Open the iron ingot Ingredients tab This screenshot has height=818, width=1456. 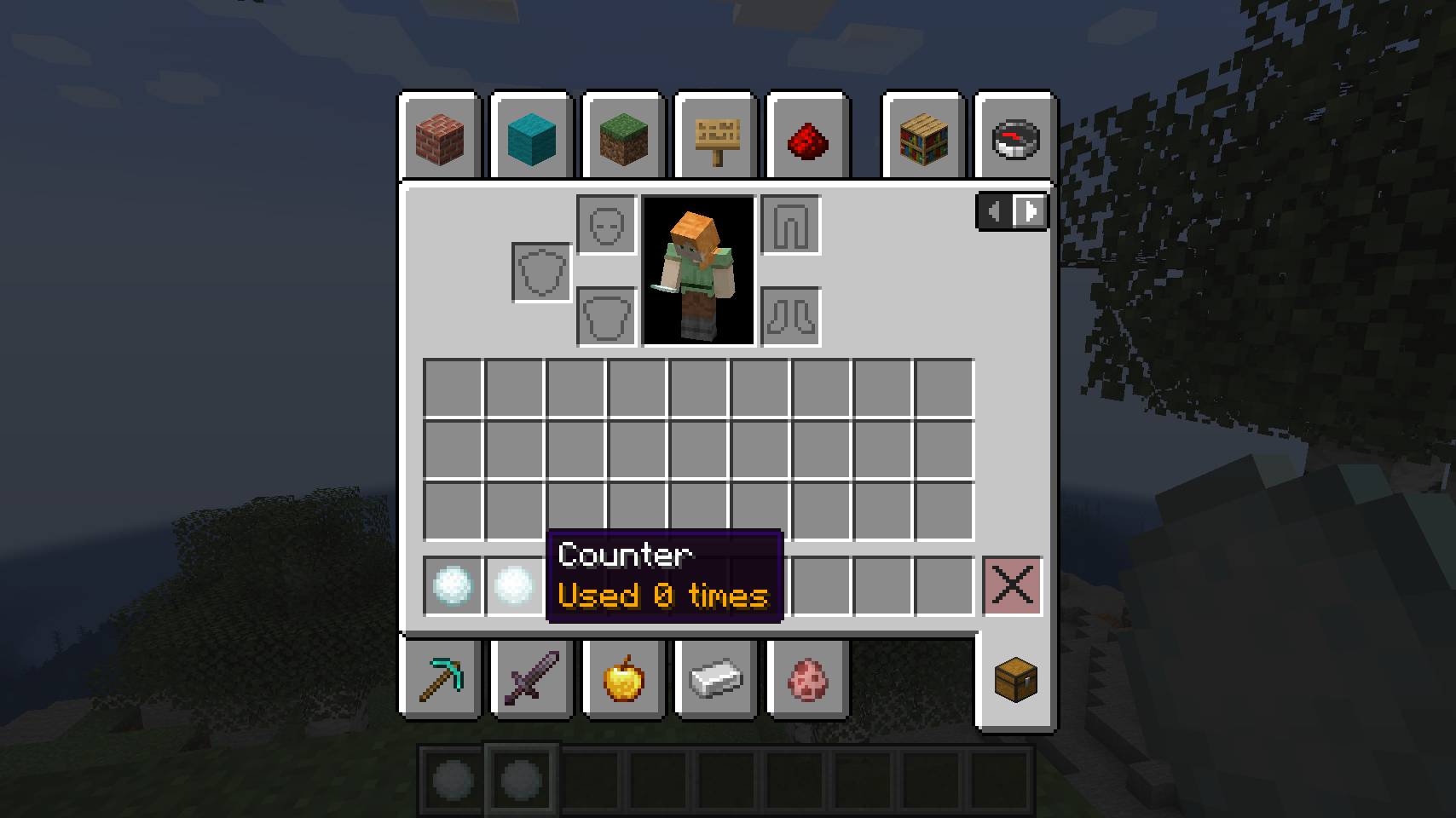pyautogui.click(x=715, y=679)
